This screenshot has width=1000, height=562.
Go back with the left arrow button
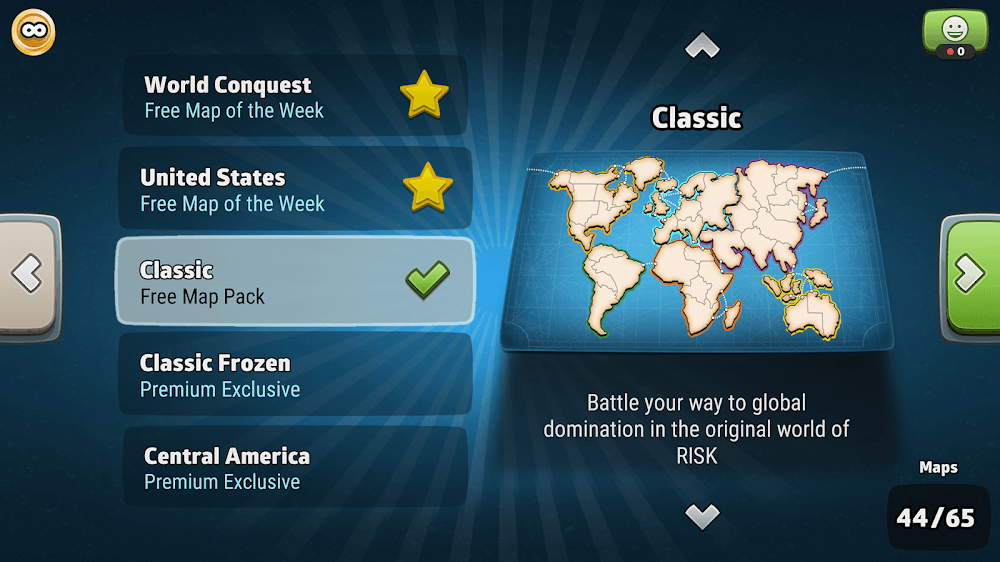[x=28, y=273]
